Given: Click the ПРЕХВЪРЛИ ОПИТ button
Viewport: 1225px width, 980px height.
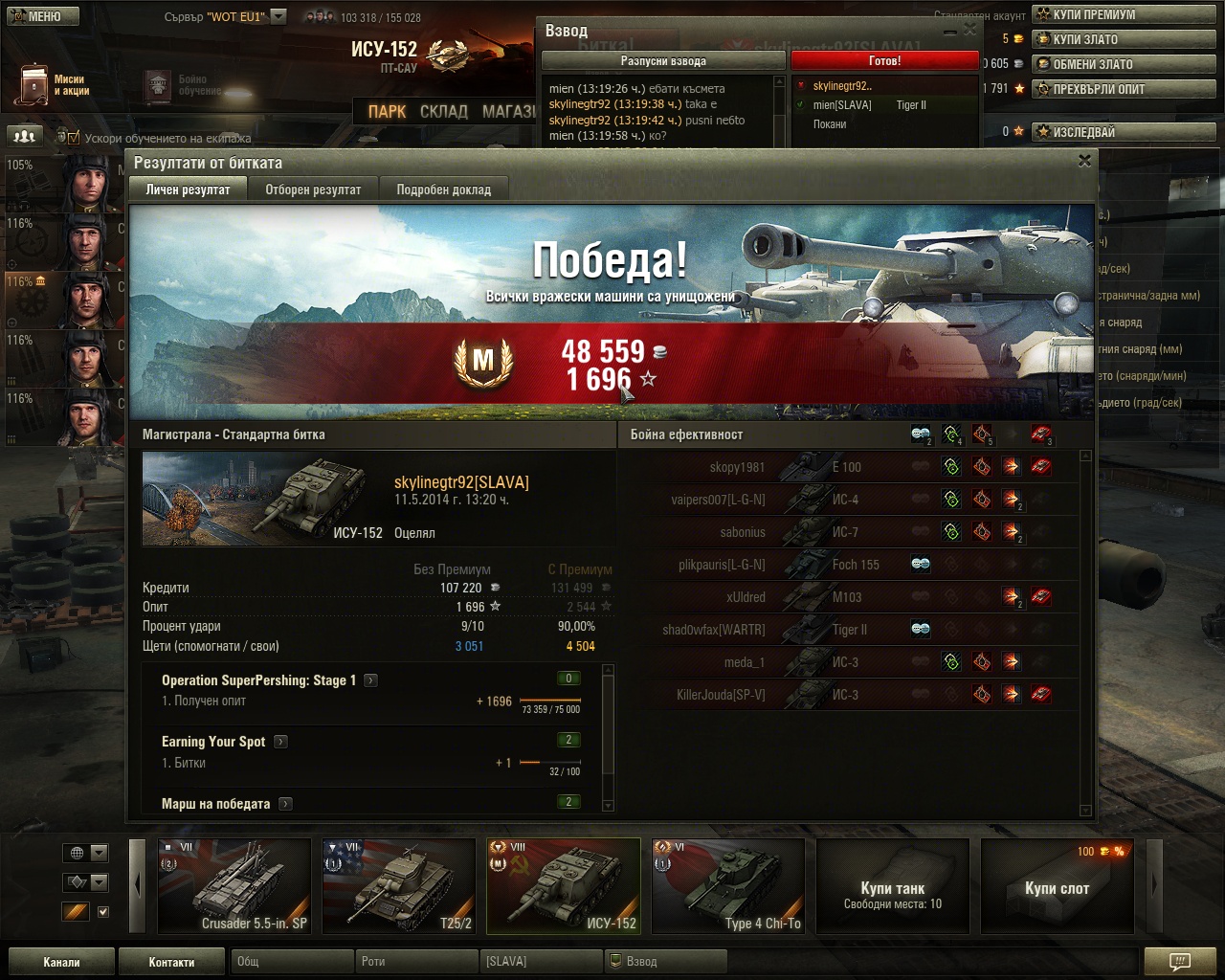Looking at the screenshot, I should (x=1124, y=89).
